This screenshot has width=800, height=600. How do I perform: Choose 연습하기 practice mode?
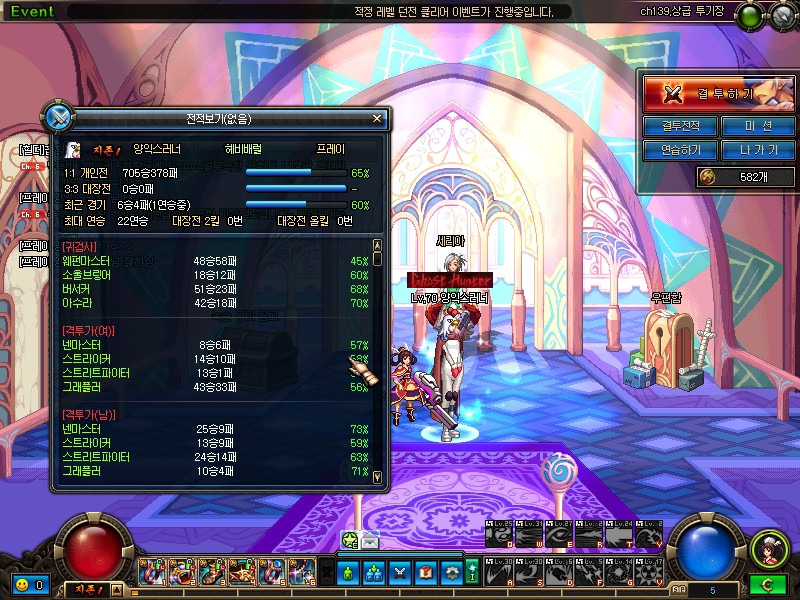679,150
